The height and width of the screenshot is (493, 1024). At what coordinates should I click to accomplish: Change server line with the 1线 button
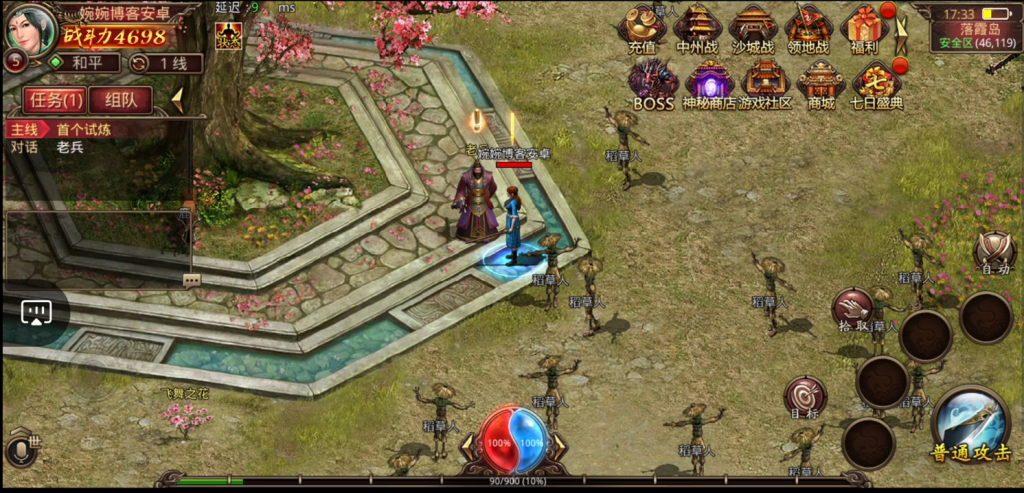point(166,63)
